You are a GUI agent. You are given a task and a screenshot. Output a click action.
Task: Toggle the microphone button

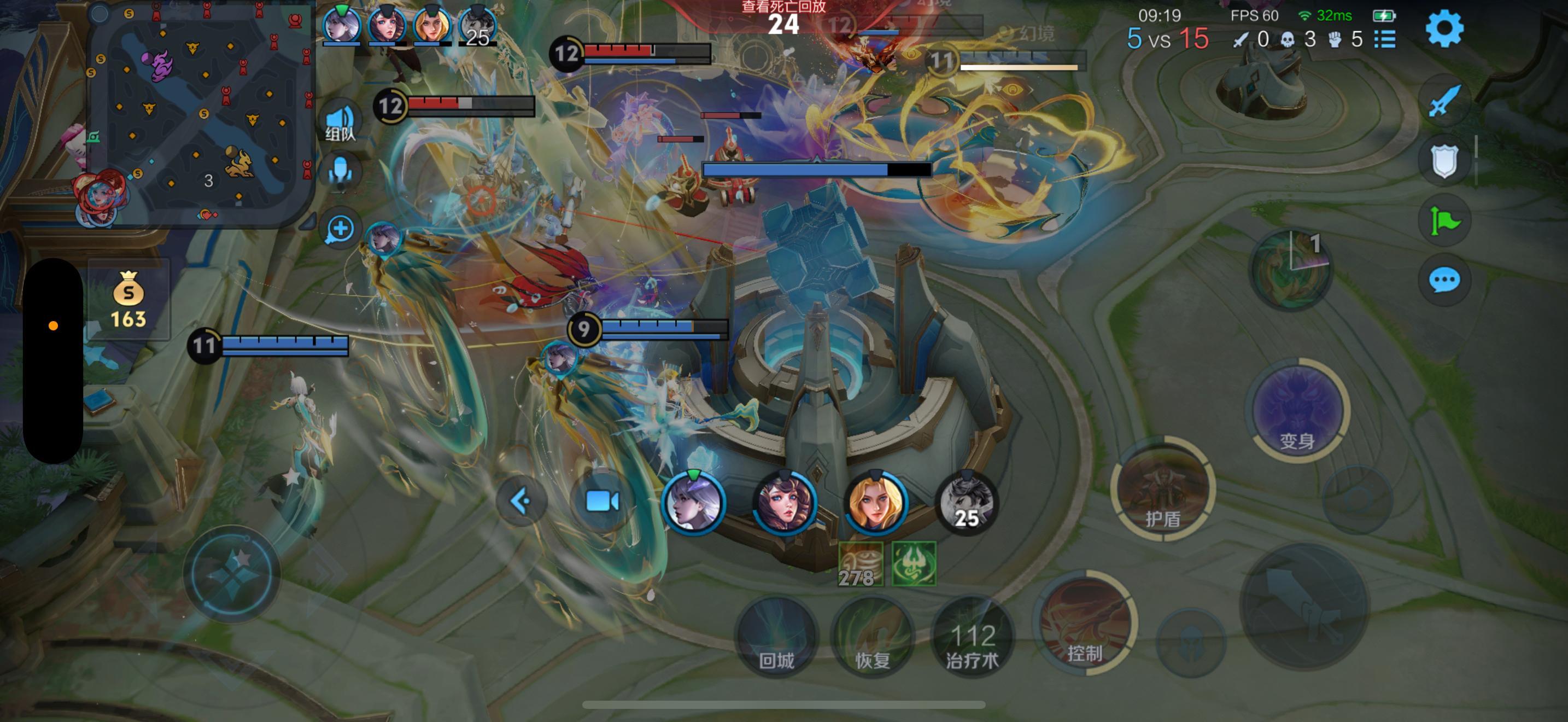(x=340, y=172)
